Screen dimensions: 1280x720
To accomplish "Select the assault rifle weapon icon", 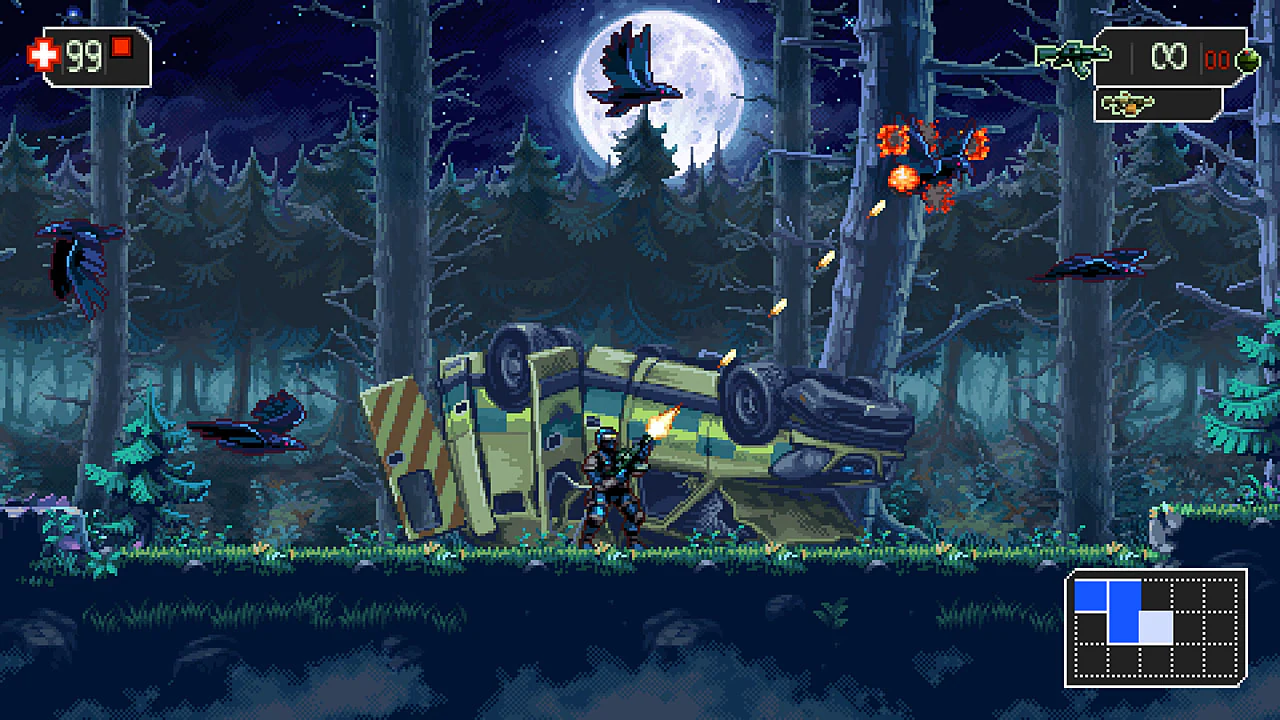I will click(1075, 55).
